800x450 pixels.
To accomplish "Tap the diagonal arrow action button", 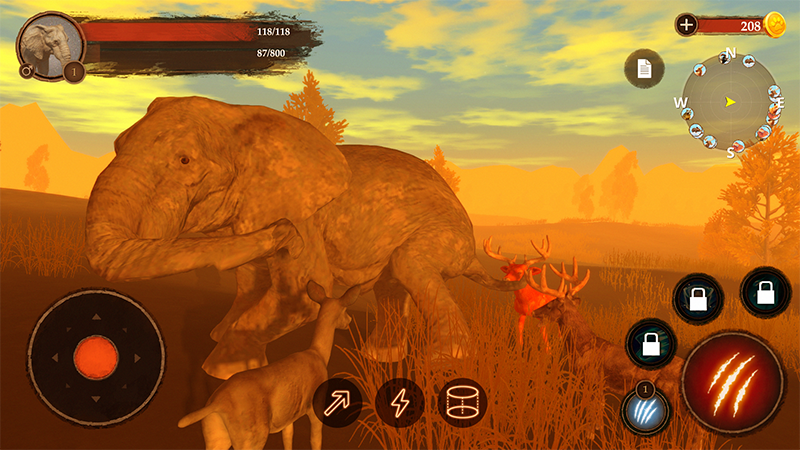I will pos(337,403).
